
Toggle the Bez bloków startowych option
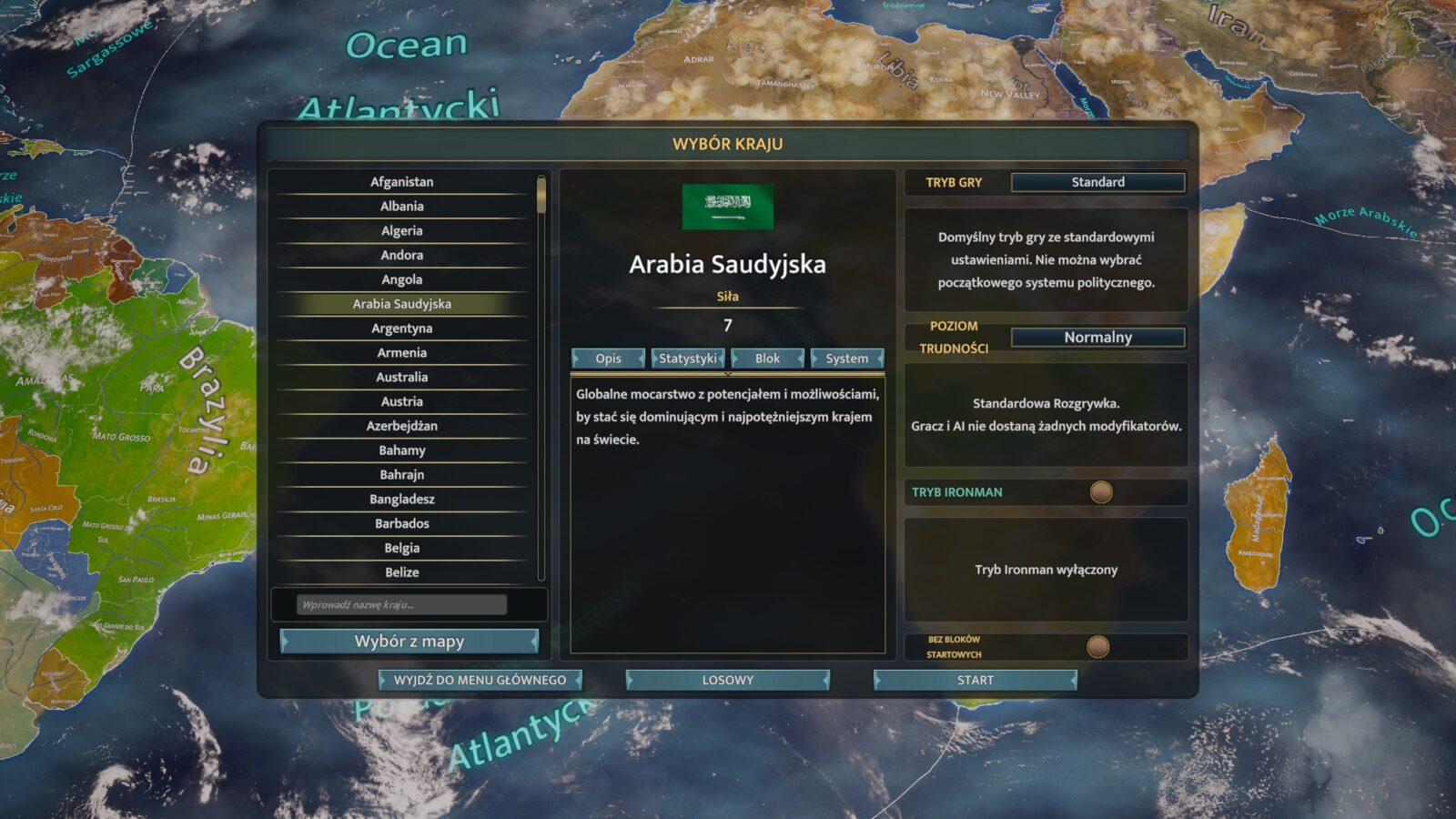point(1098,647)
